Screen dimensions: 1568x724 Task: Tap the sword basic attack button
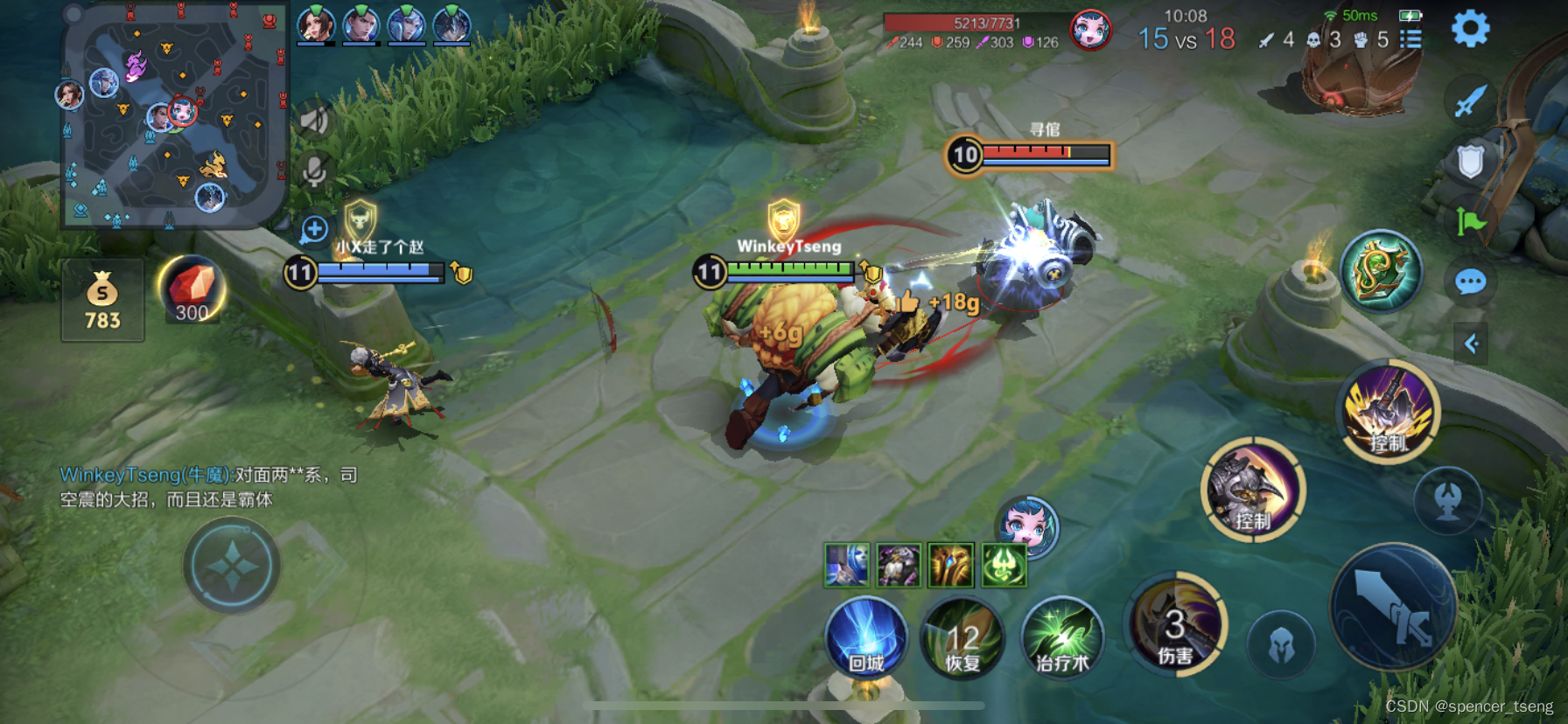coord(1393,606)
